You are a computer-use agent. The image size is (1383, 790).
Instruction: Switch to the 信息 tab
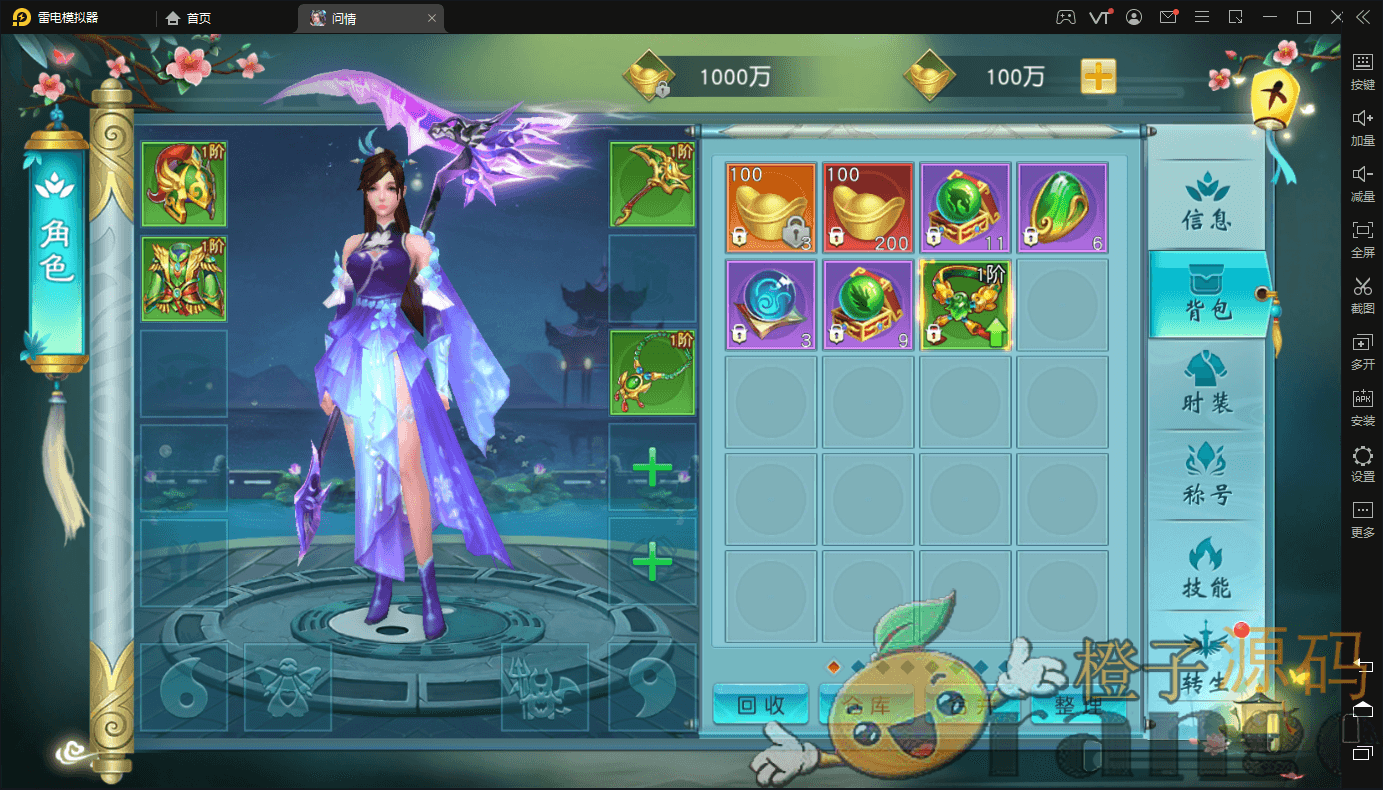(1206, 204)
